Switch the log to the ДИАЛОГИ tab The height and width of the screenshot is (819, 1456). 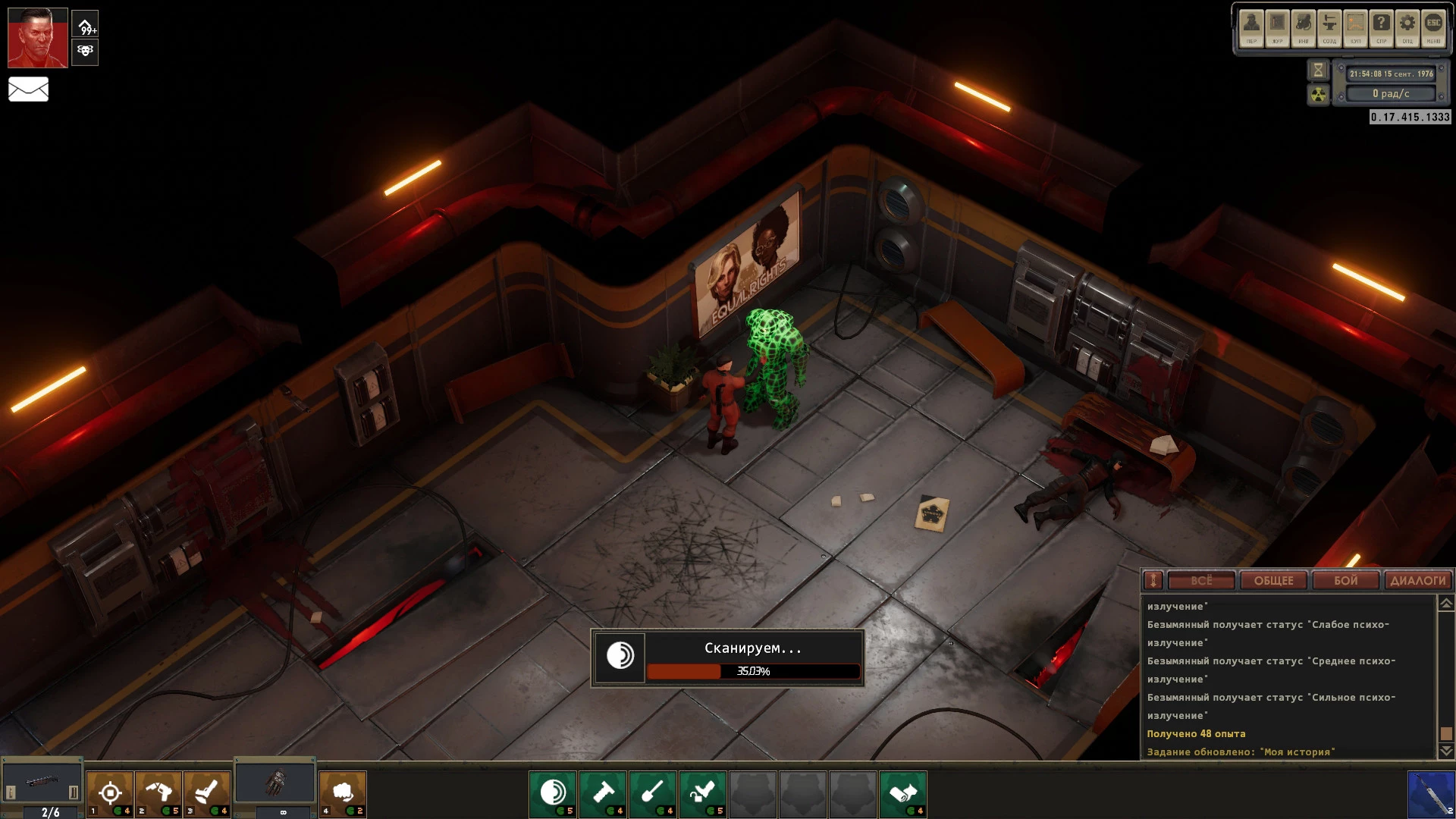pyautogui.click(x=1417, y=581)
